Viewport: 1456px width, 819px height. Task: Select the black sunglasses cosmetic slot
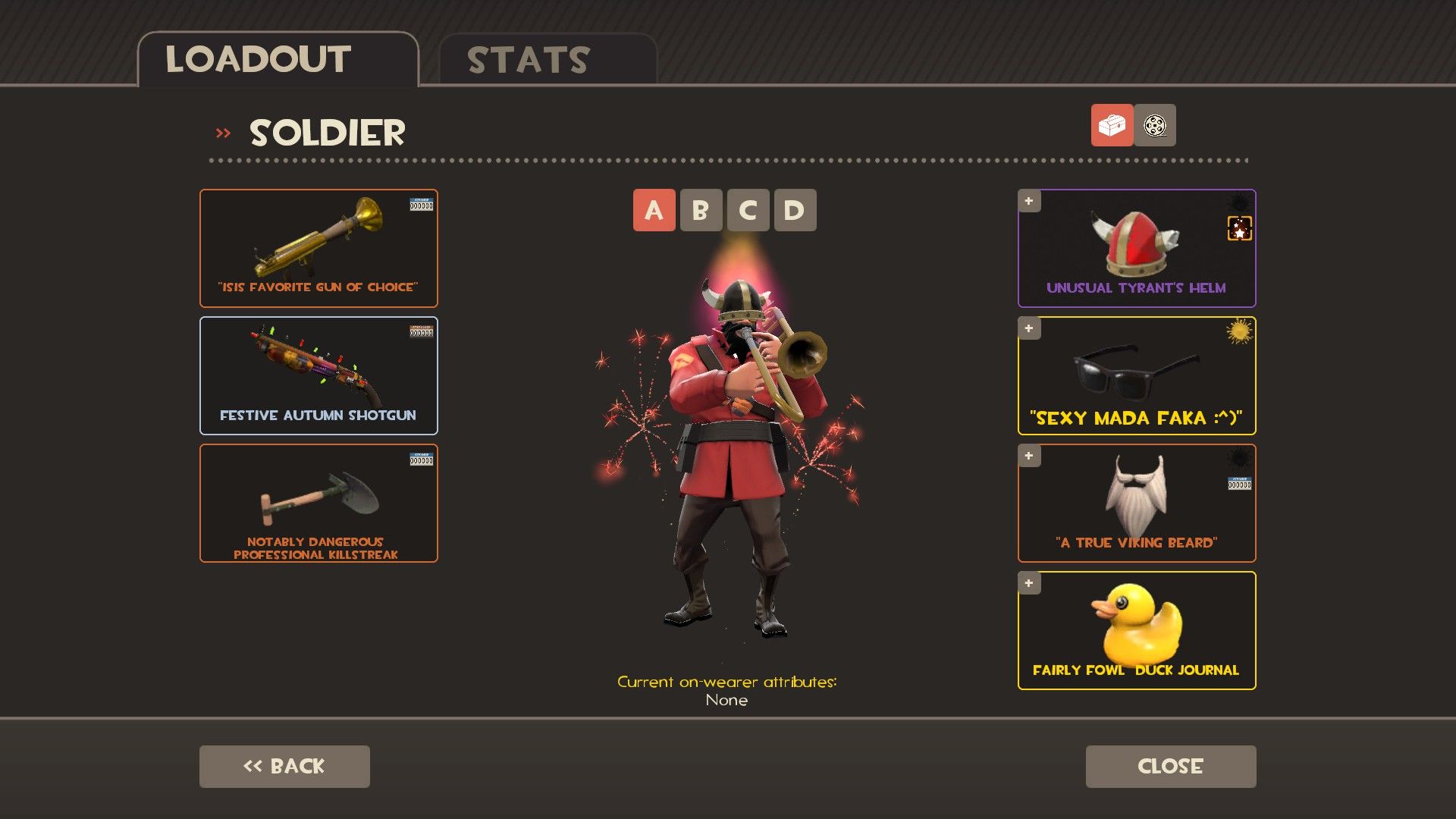pyautogui.click(x=1136, y=375)
